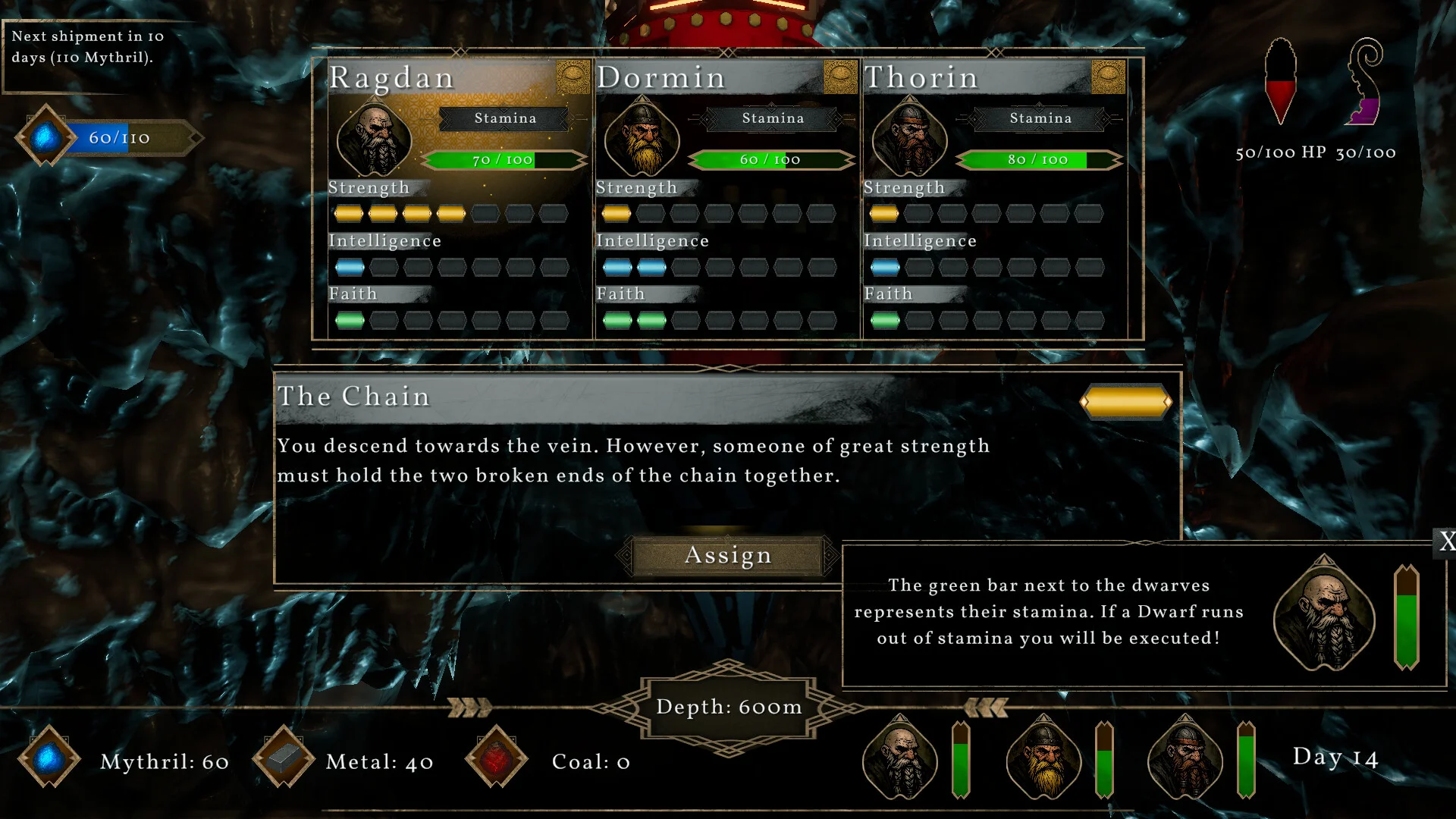
Task: Click the gold emblem on Thorin's card
Action: pyautogui.click(x=1108, y=77)
